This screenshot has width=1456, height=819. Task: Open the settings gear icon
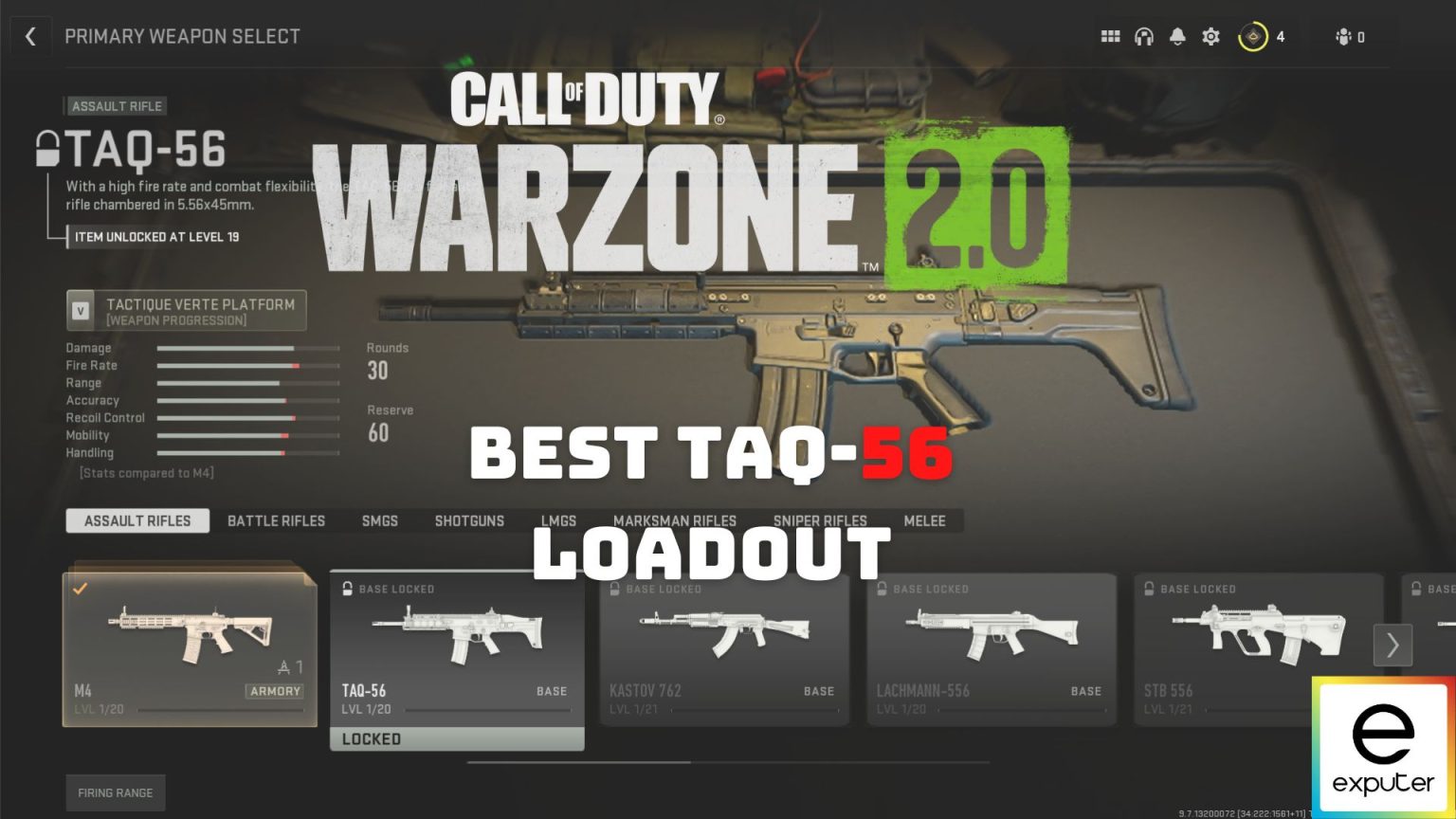pos(1210,36)
